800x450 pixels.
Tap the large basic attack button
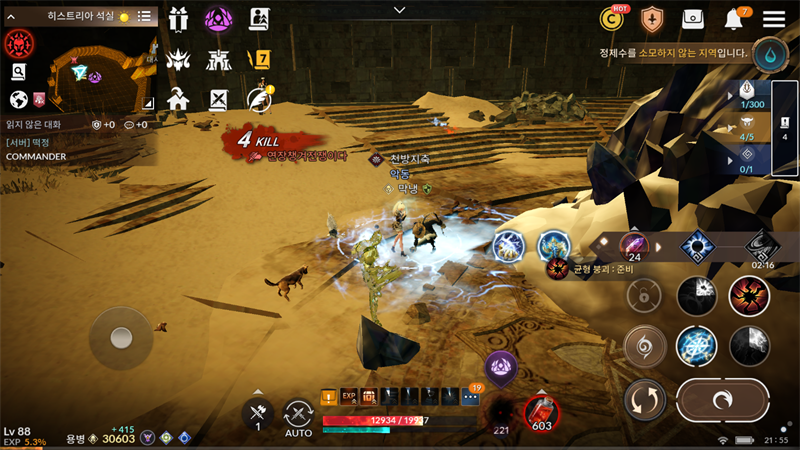tap(723, 399)
